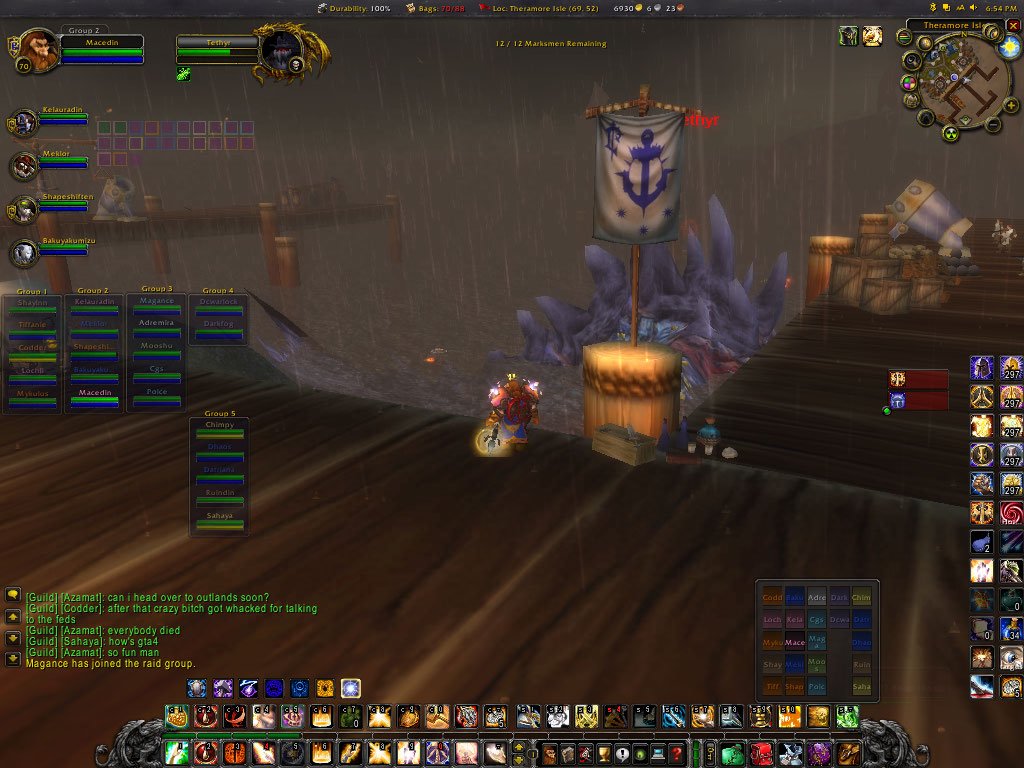Click the Bakuyakumizu party portrait

click(25, 253)
